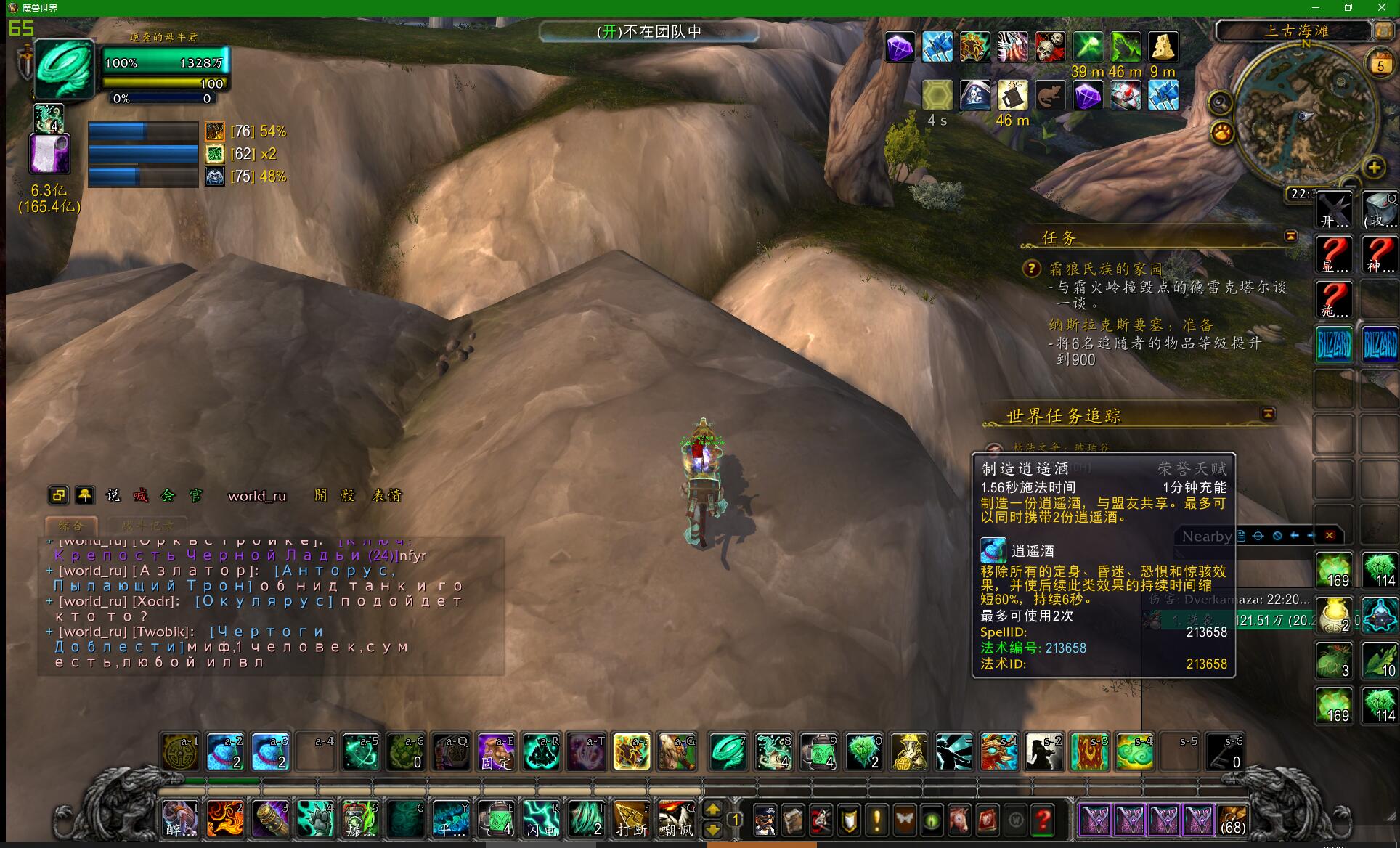Image resolution: width=1400 pixels, height=848 pixels.
Task: Collapse the 世界任务追踪 world quest tracker
Action: point(1268,413)
